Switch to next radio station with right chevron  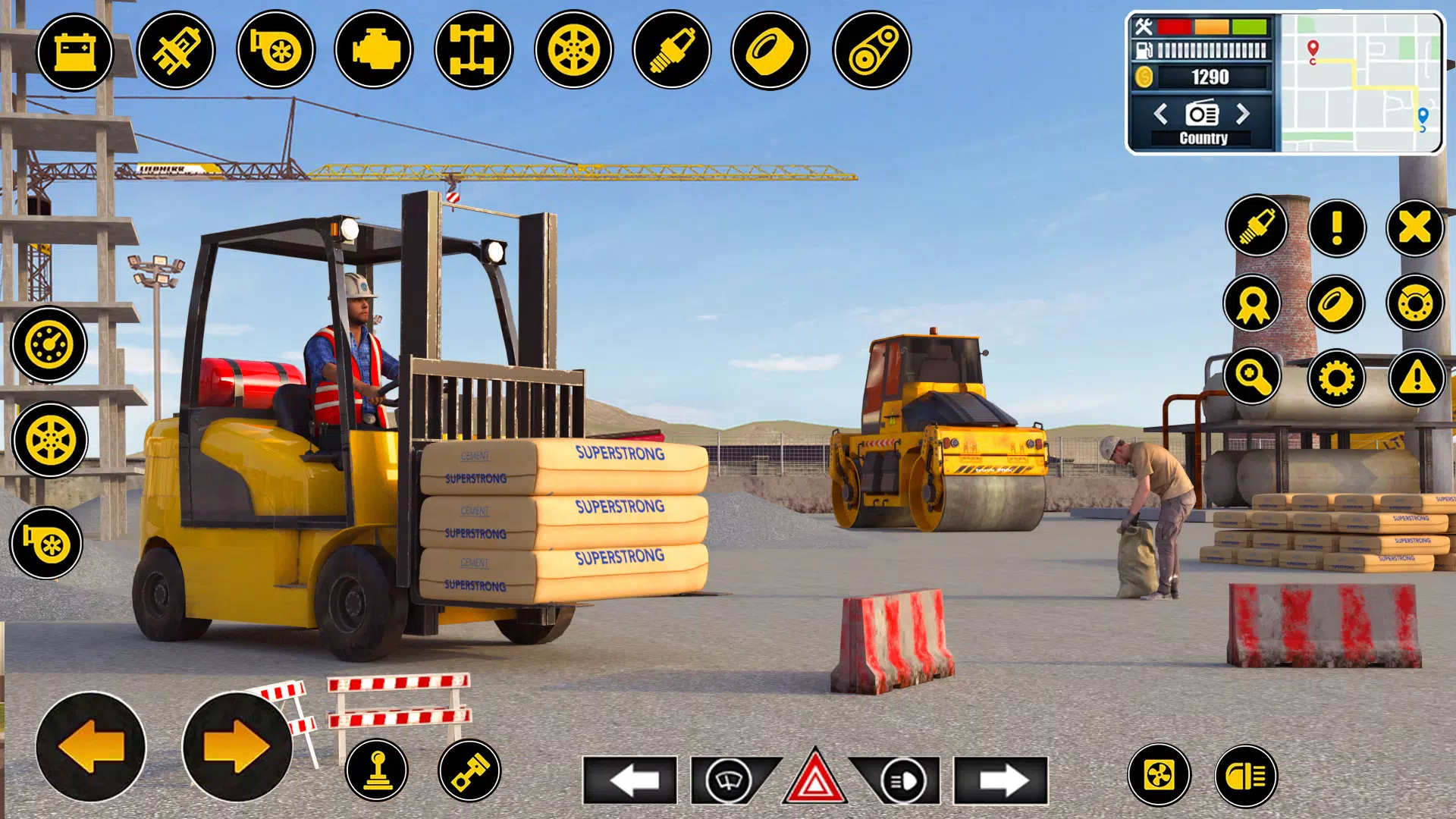[x=1244, y=115]
